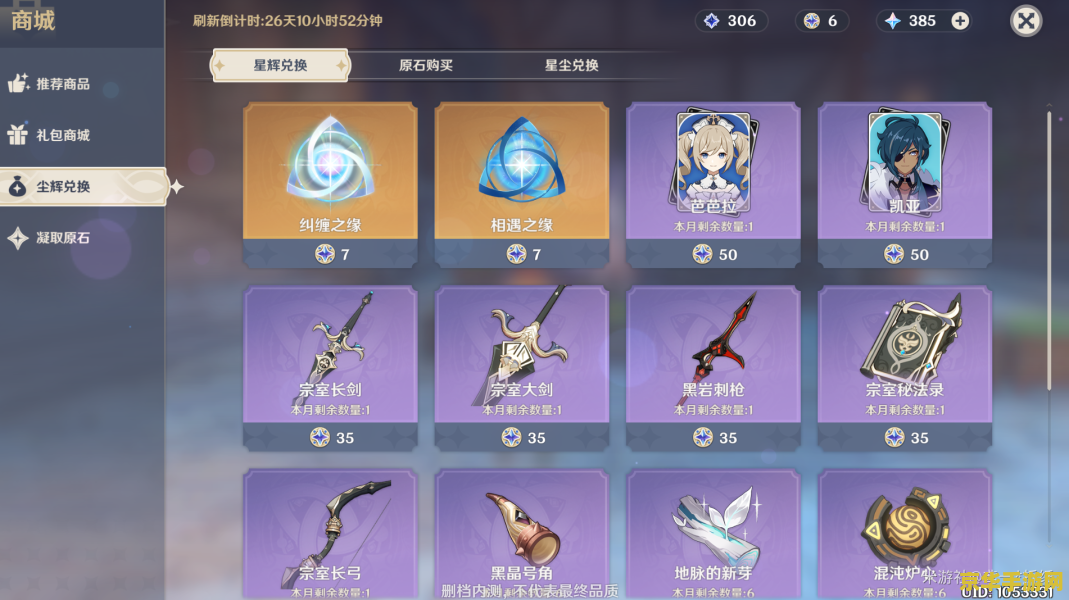Viewport: 1069px width, 600px height.
Task: Select 尘辉兑换 in the sidebar
Action: tap(62, 187)
